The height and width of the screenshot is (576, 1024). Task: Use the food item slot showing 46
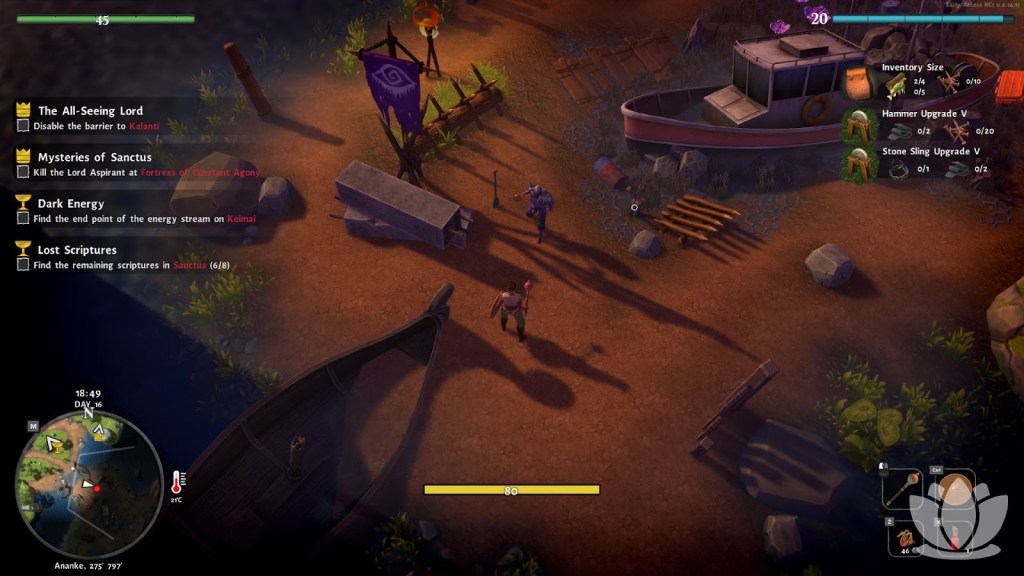[x=906, y=538]
